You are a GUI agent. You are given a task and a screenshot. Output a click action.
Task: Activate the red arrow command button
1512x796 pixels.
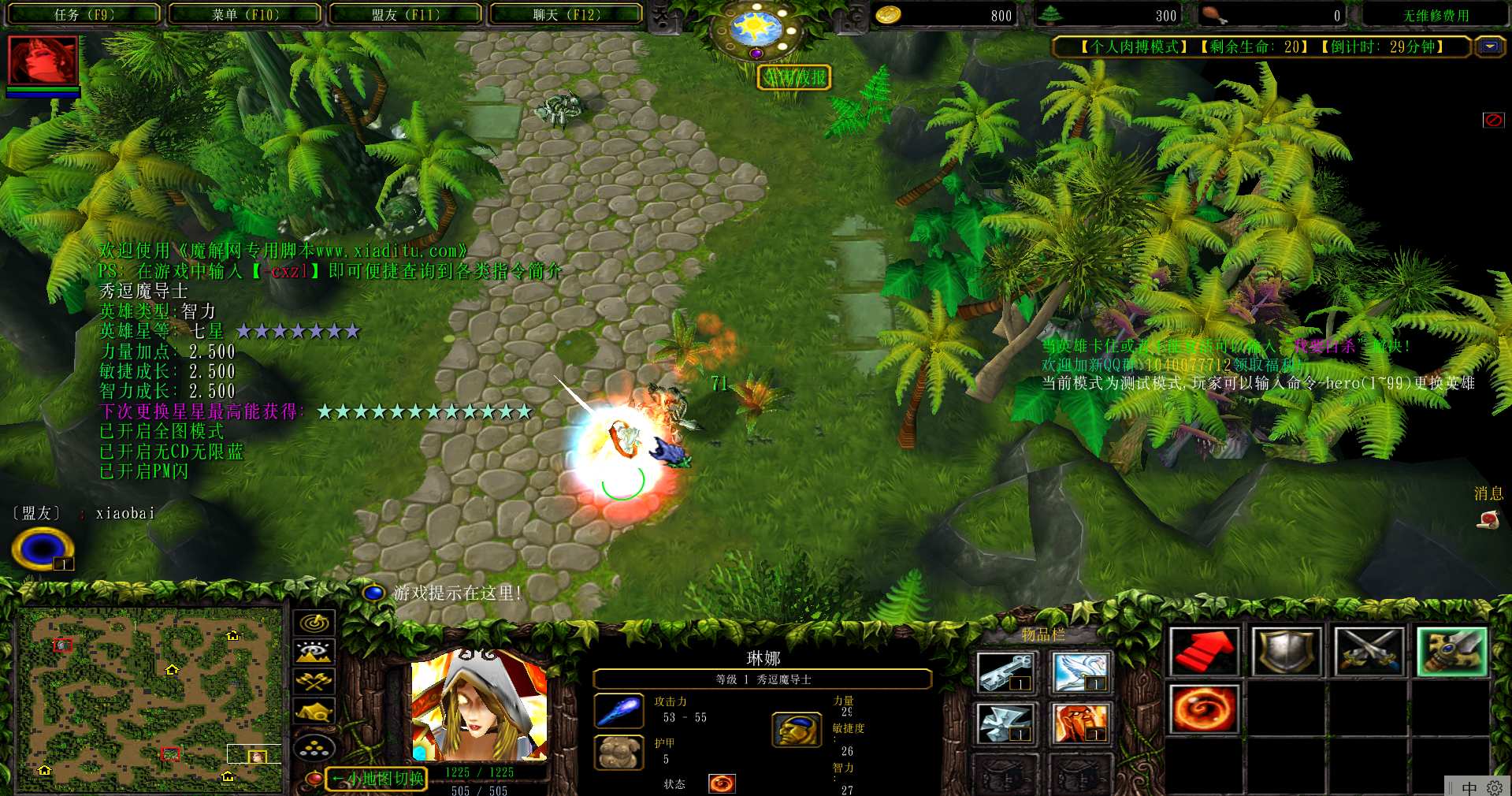(1203, 651)
